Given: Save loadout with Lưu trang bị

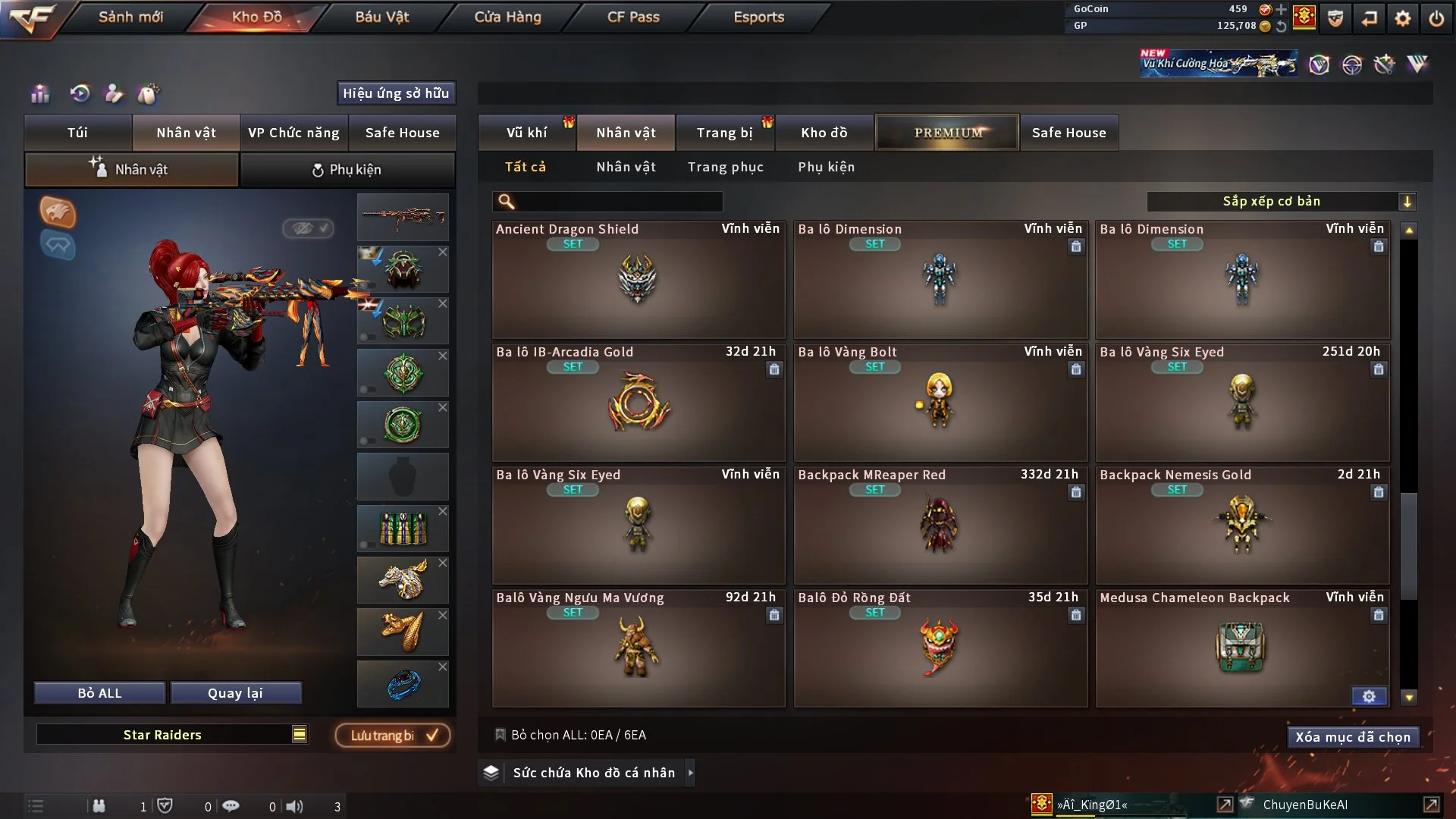Looking at the screenshot, I should (393, 736).
